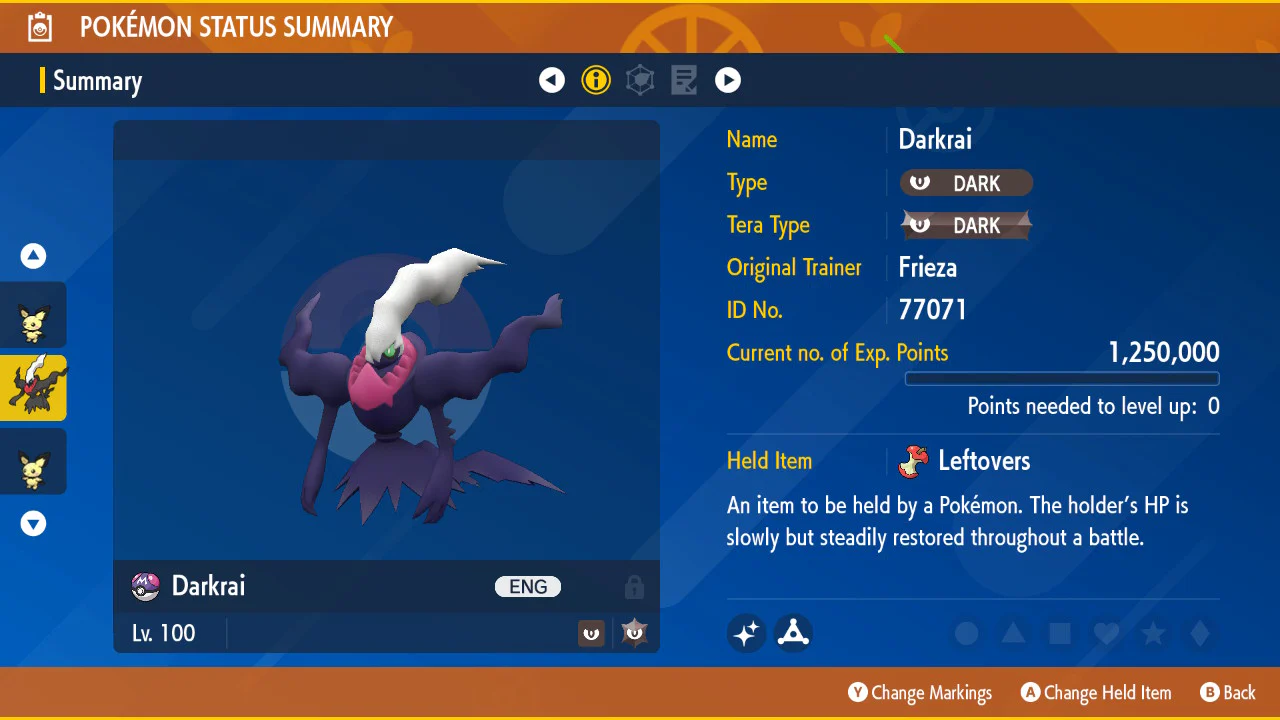The height and width of the screenshot is (720, 1280).
Task: Switch to the hexagon stats tab
Action: pyautogui.click(x=640, y=80)
